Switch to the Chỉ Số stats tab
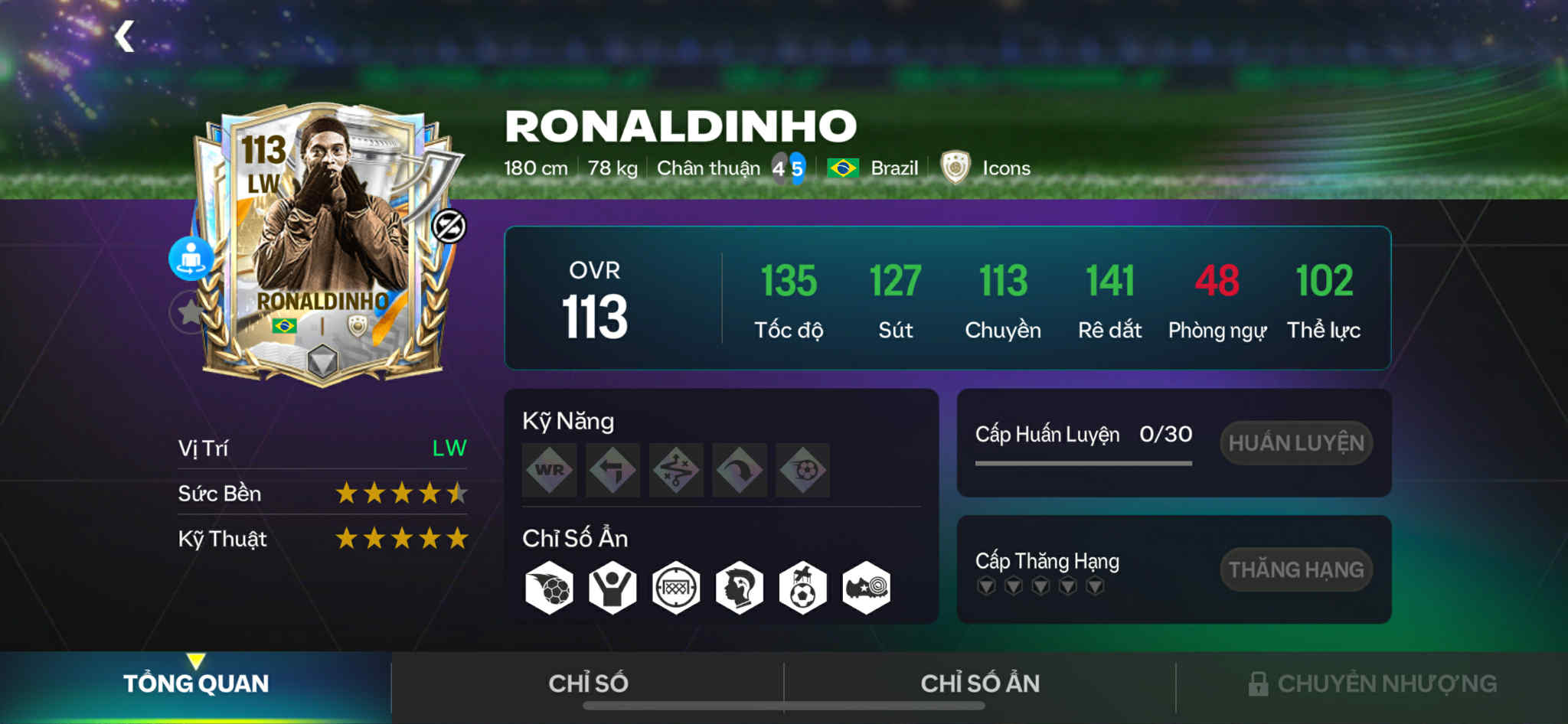The height and width of the screenshot is (724, 1568). click(x=588, y=683)
